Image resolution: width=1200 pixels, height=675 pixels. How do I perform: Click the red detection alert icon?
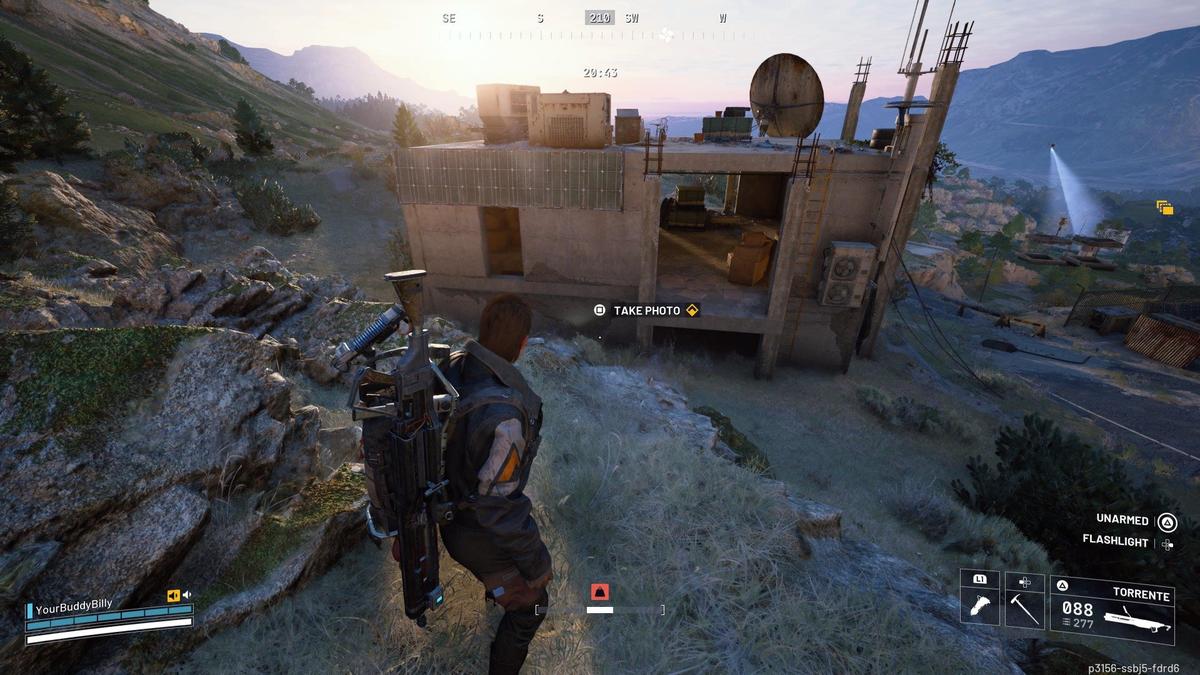coord(599,591)
